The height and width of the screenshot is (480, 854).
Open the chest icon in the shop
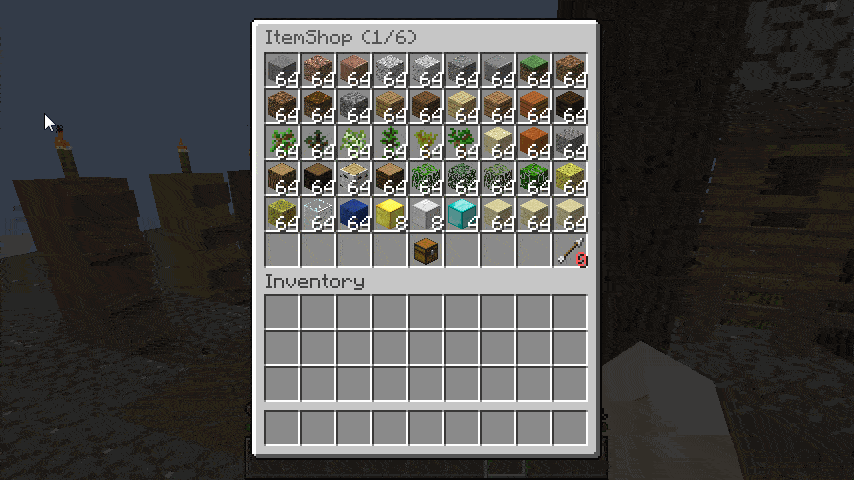pyautogui.click(x=426, y=250)
